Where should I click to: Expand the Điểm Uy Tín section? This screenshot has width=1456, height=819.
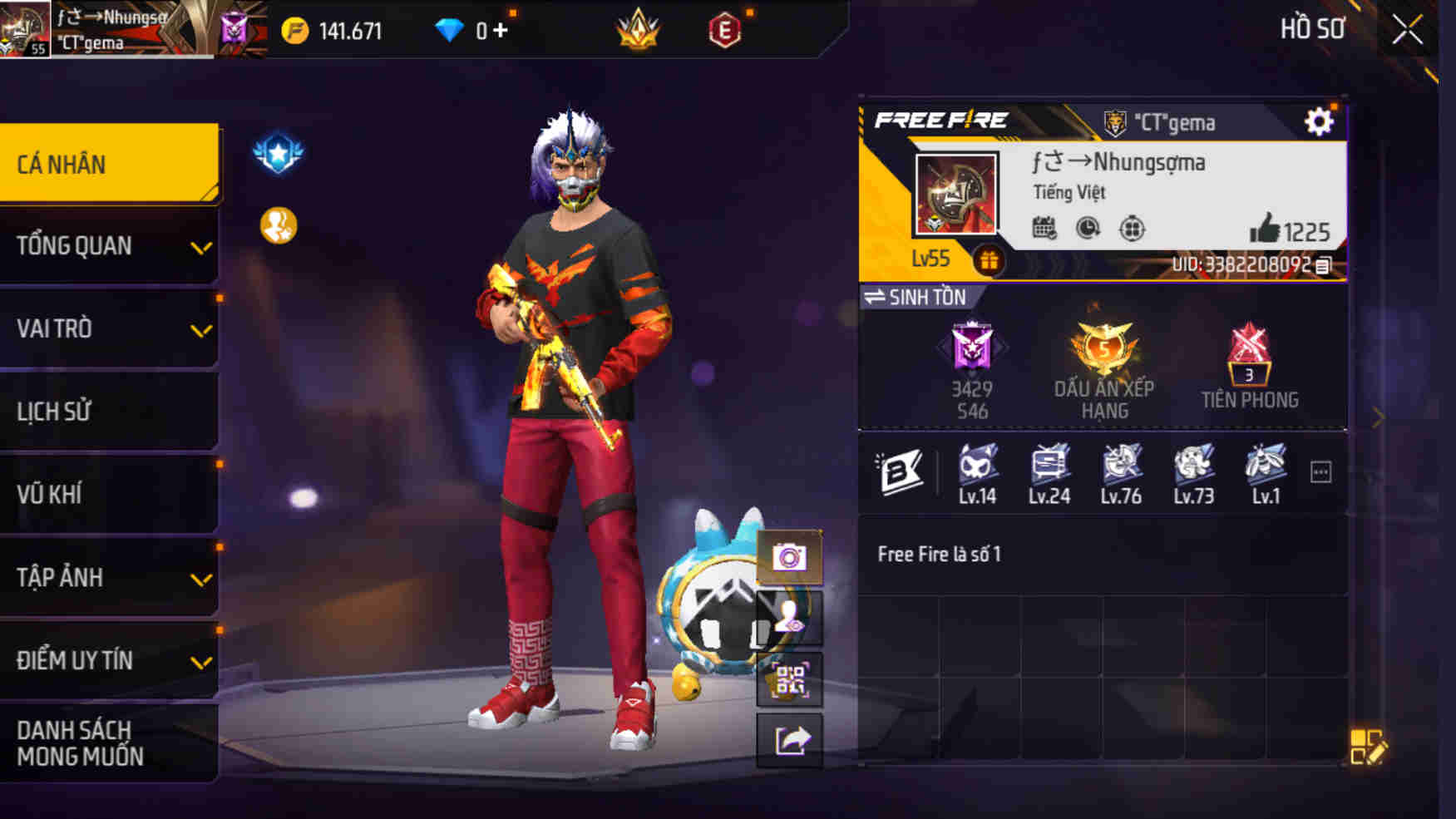109,661
